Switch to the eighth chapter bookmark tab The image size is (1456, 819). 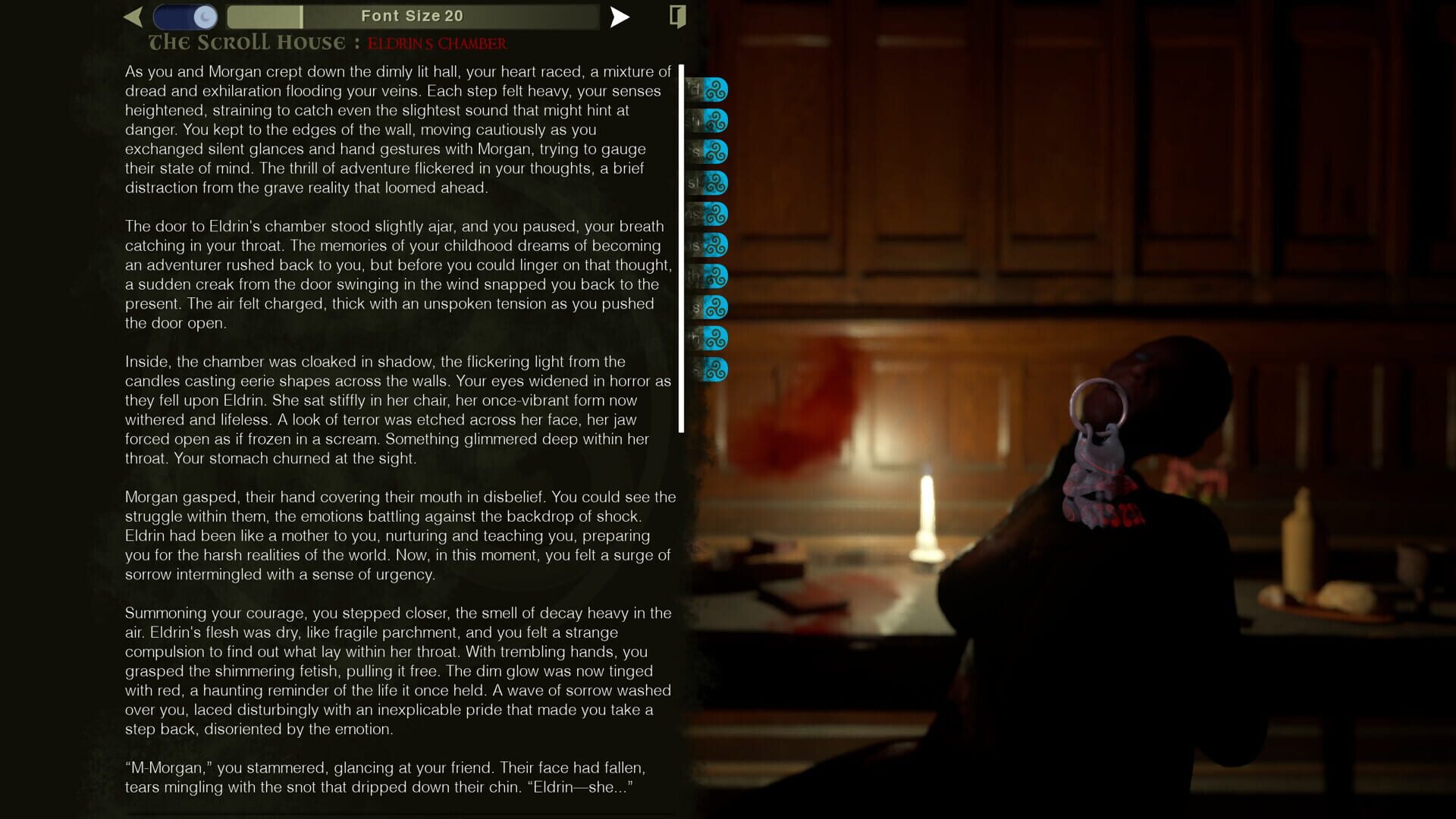(716, 308)
